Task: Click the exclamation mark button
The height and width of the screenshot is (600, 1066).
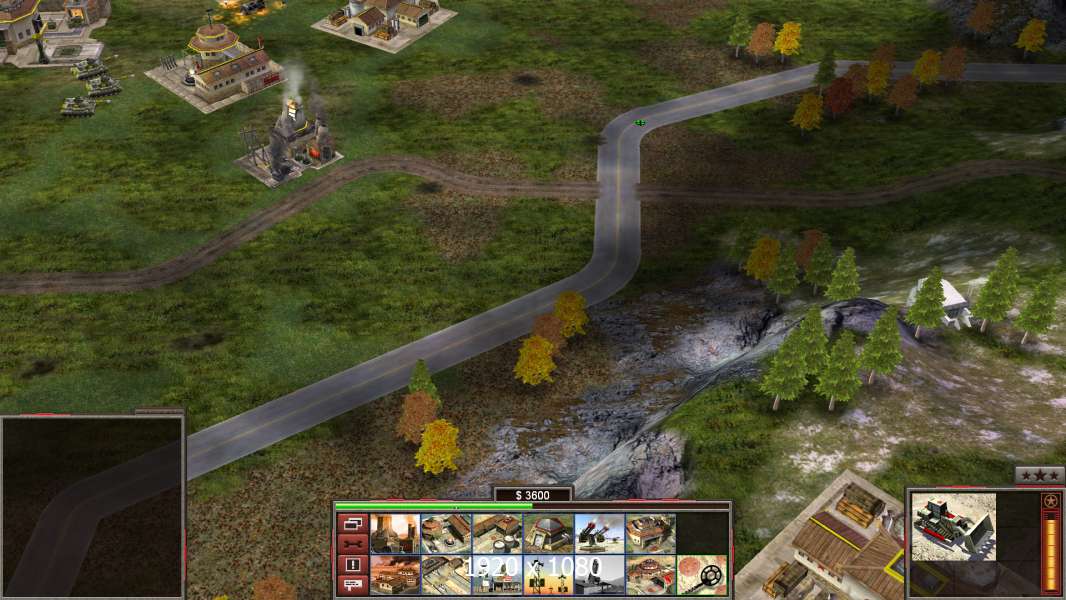Action: click(352, 565)
